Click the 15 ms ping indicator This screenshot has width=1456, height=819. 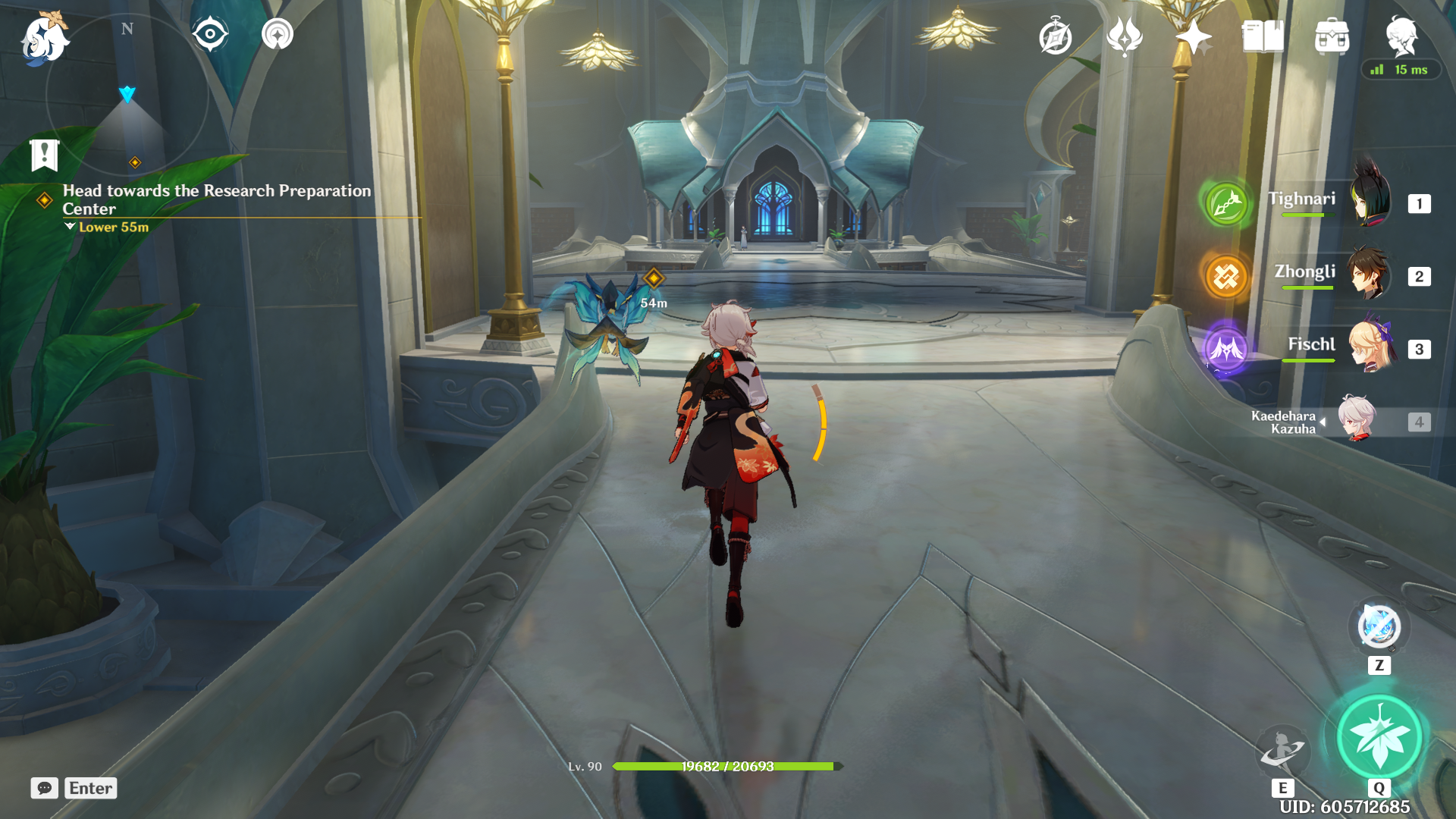tap(1401, 69)
